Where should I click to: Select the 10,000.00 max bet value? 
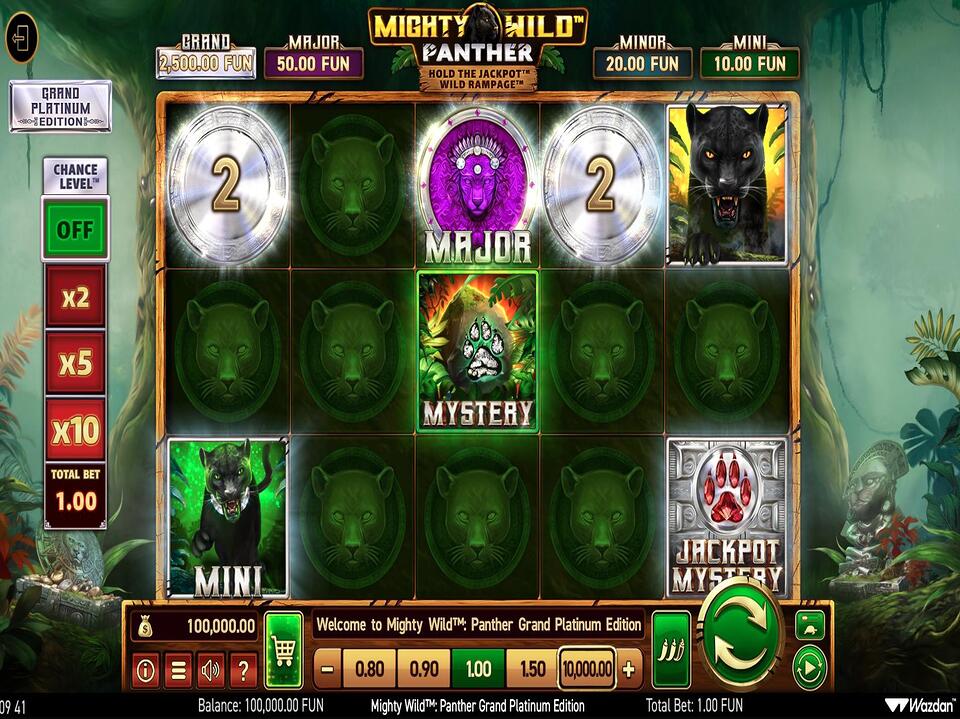[587, 669]
